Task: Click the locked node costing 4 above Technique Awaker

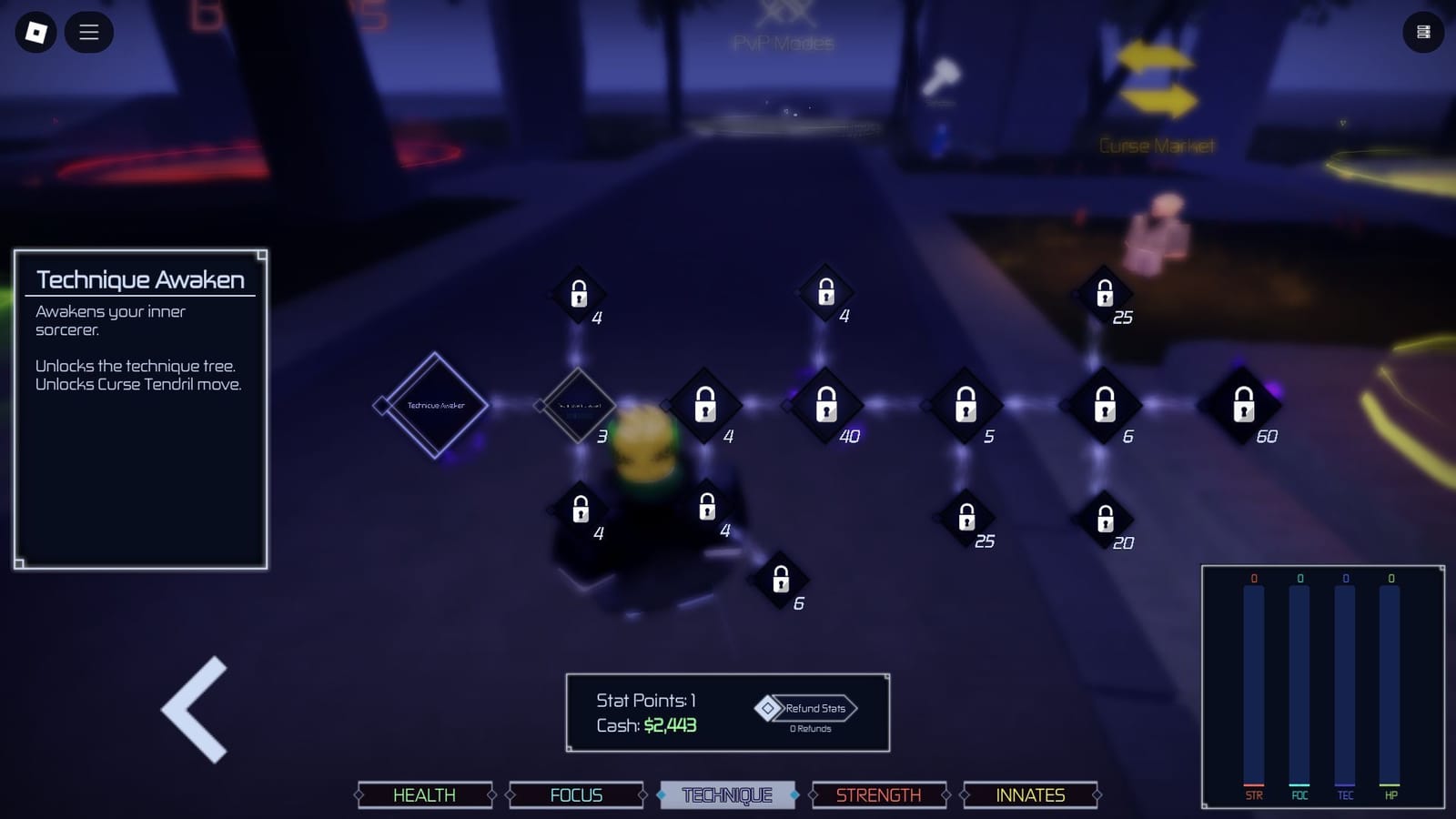Action: (x=578, y=293)
